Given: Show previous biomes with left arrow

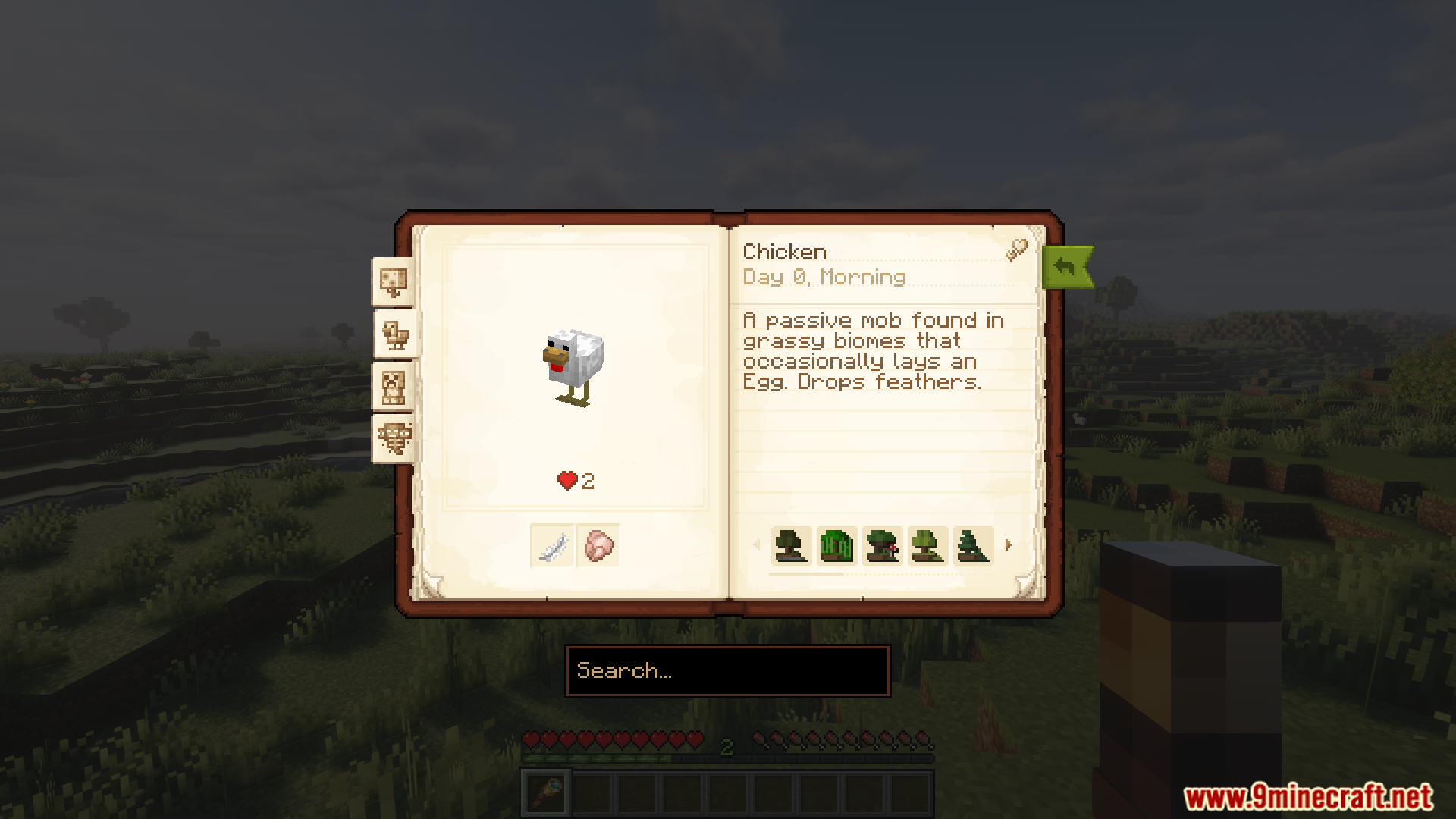Looking at the screenshot, I should 756,544.
